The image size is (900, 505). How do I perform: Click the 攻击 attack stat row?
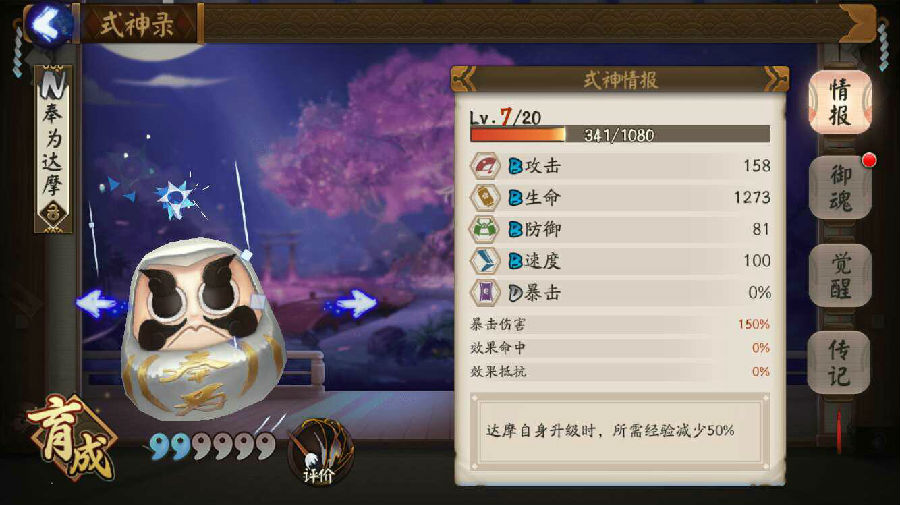click(620, 165)
